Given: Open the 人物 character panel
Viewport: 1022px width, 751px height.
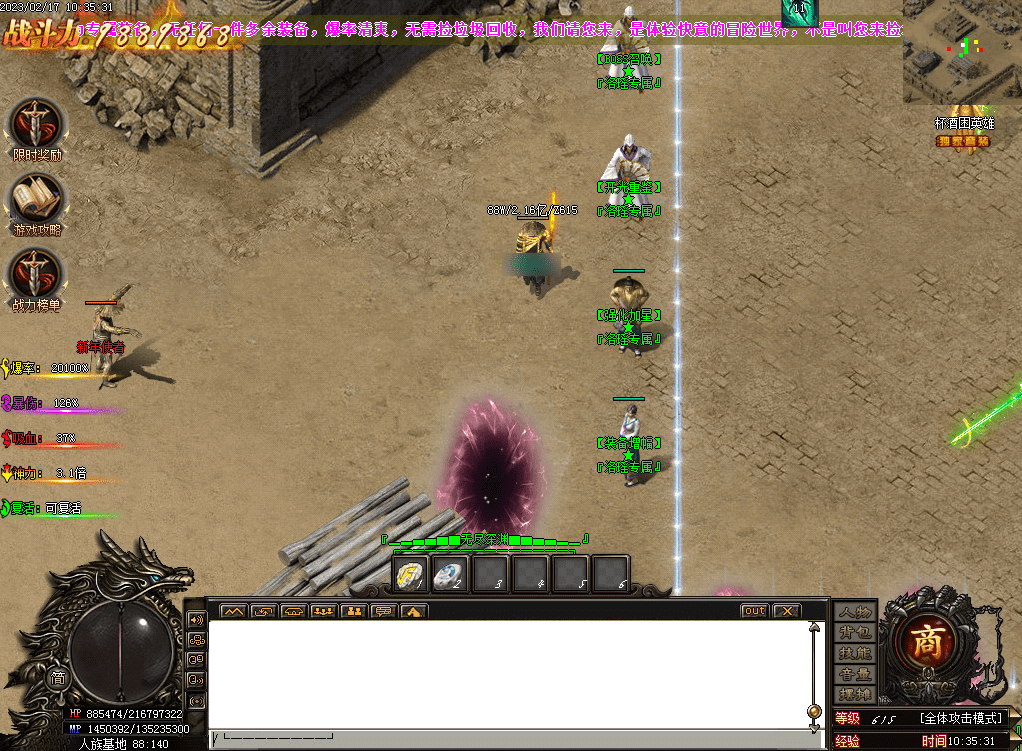Looking at the screenshot, I should pyautogui.click(x=855, y=612).
